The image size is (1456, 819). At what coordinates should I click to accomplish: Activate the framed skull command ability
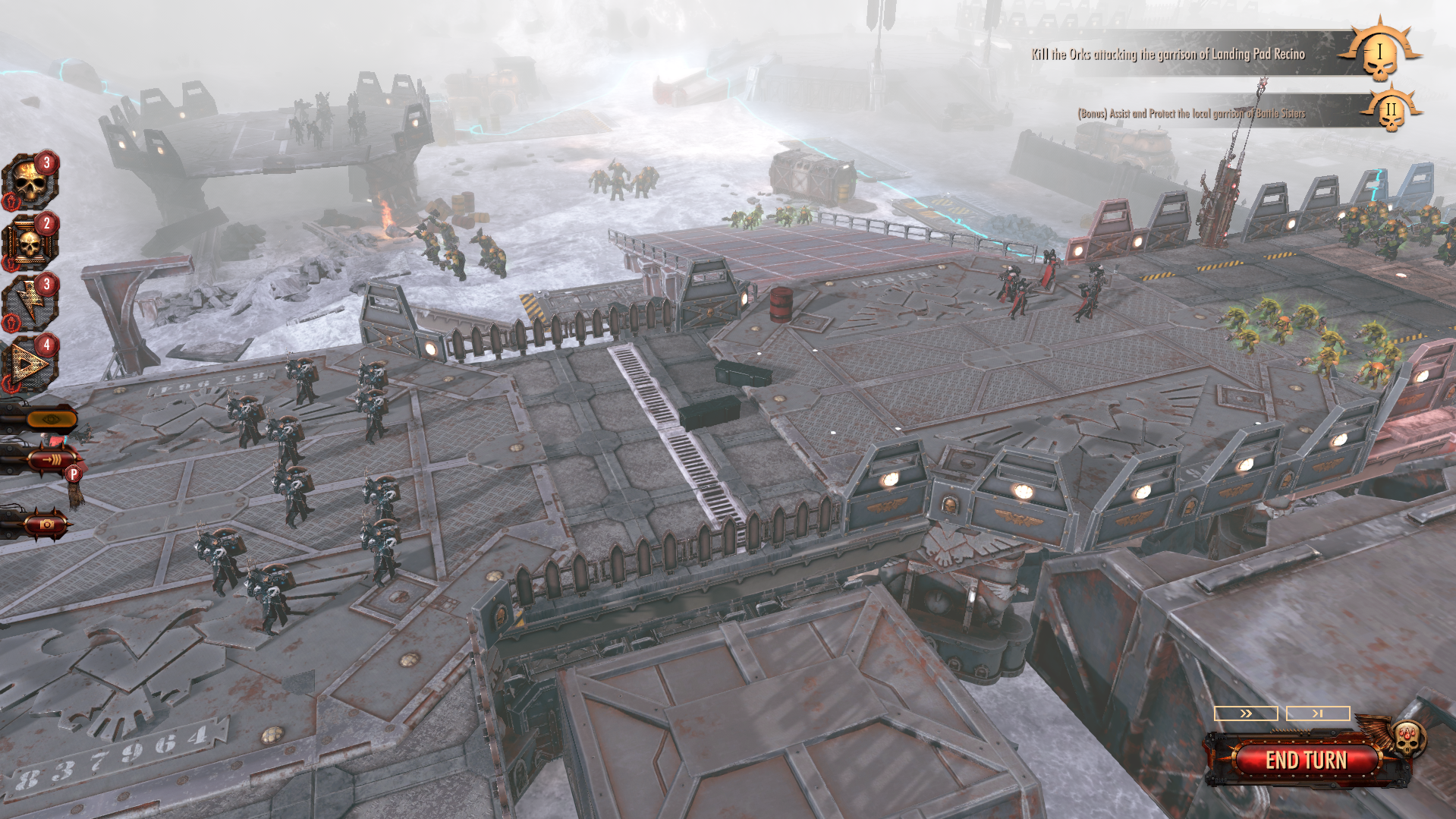click(30, 244)
